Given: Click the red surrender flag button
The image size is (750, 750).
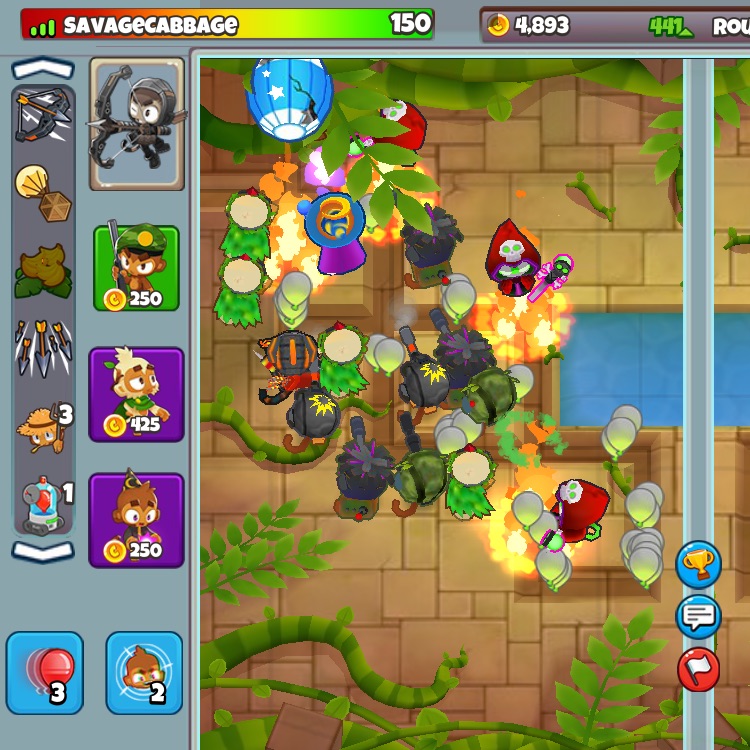Looking at the screenshot, I should tap(698, 669).
